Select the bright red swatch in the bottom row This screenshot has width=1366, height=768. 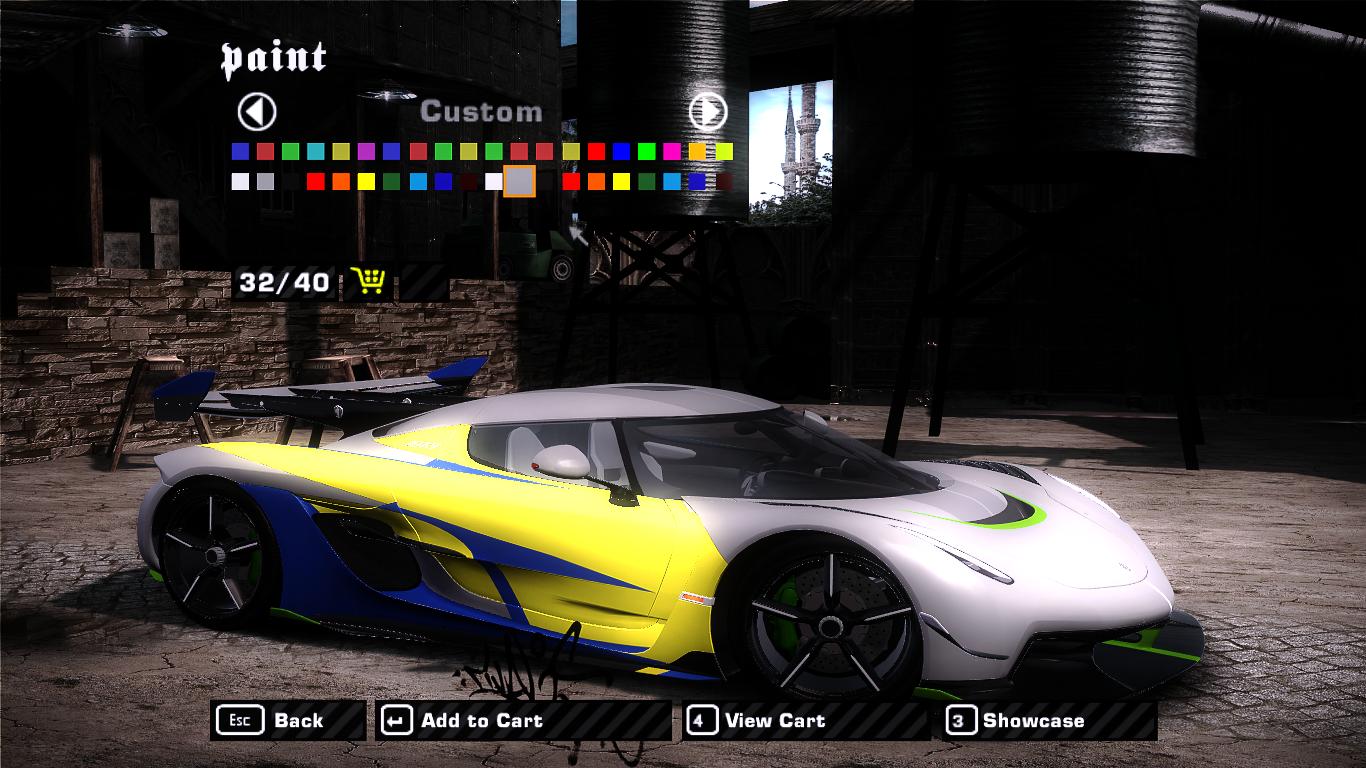(315, 180)
